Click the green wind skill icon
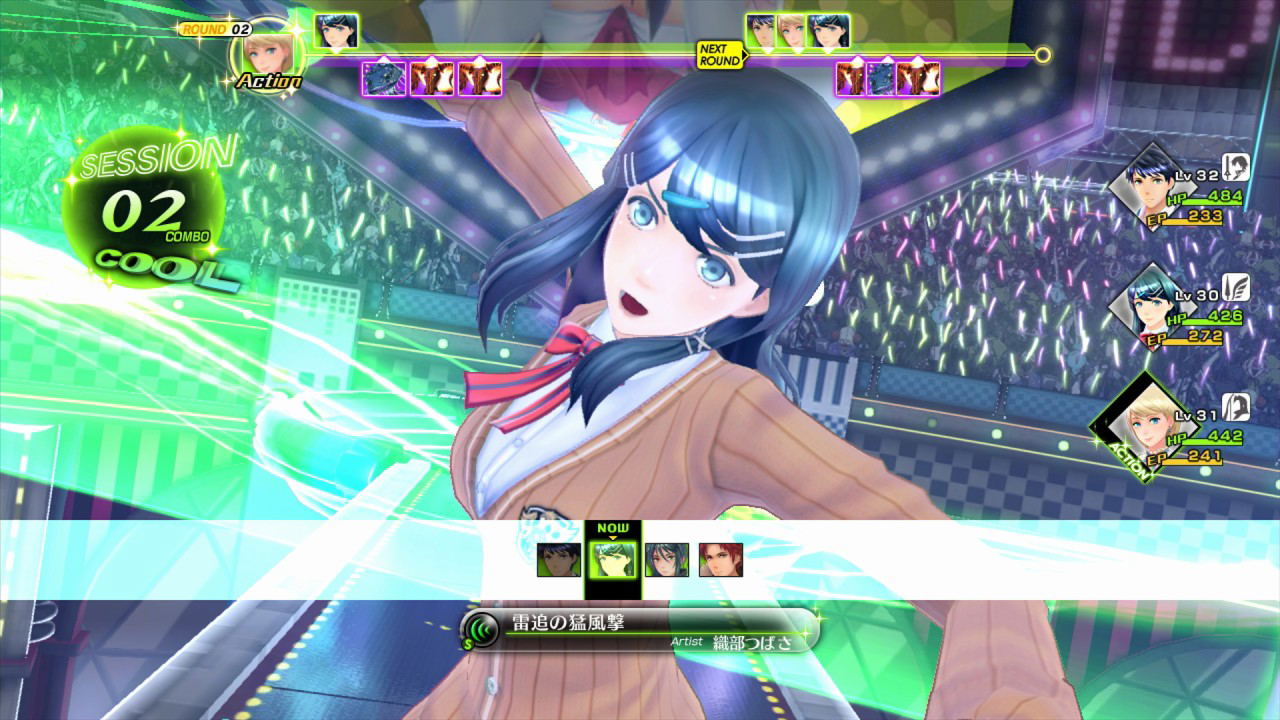This screenshot has height=720, width=1280. (483, 631)
